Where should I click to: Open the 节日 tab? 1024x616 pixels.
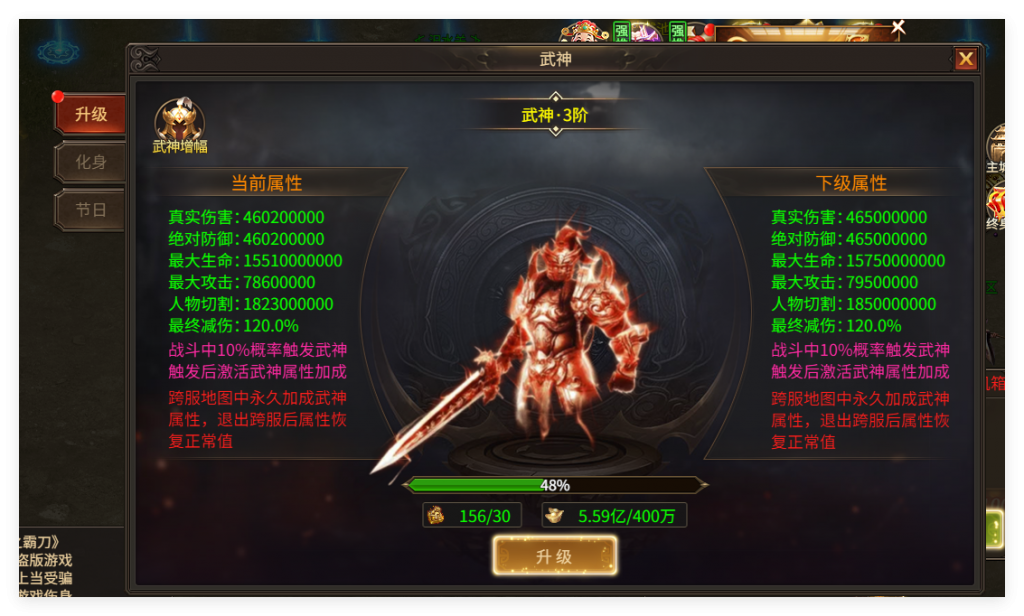tap(91, 210)
